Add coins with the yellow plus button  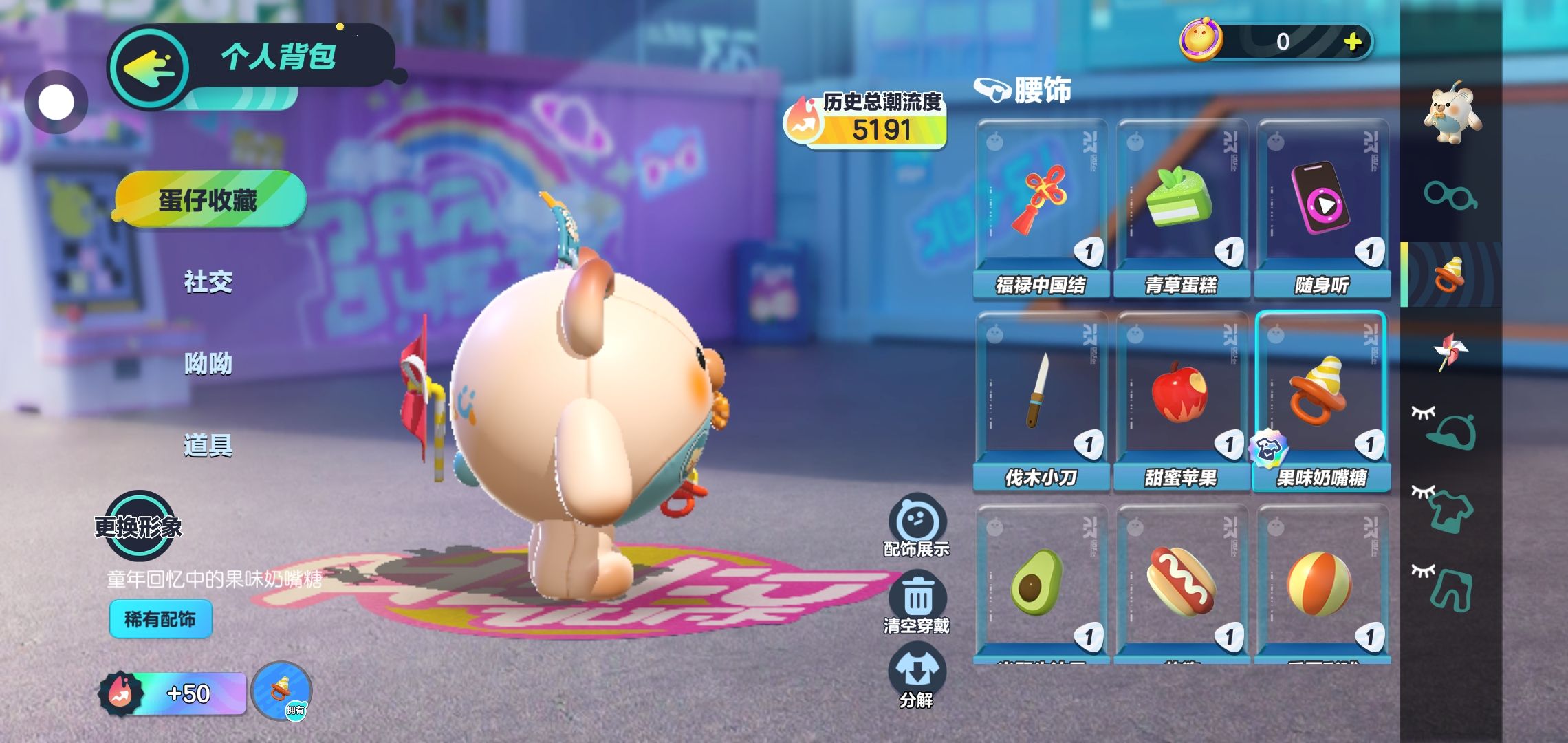pyautogui.click(x=1352, y=42)
